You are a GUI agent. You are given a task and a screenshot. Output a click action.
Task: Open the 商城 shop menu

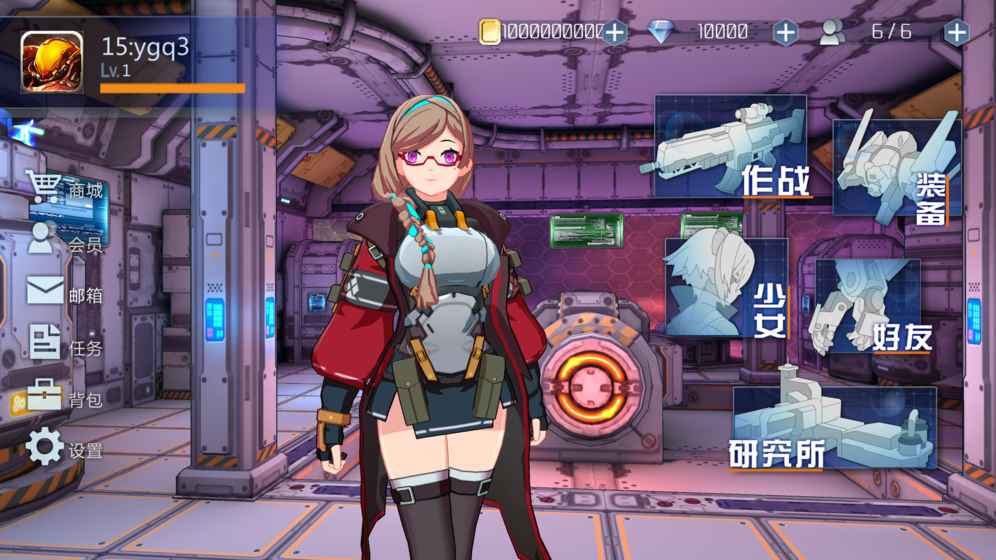coord(64,188)
